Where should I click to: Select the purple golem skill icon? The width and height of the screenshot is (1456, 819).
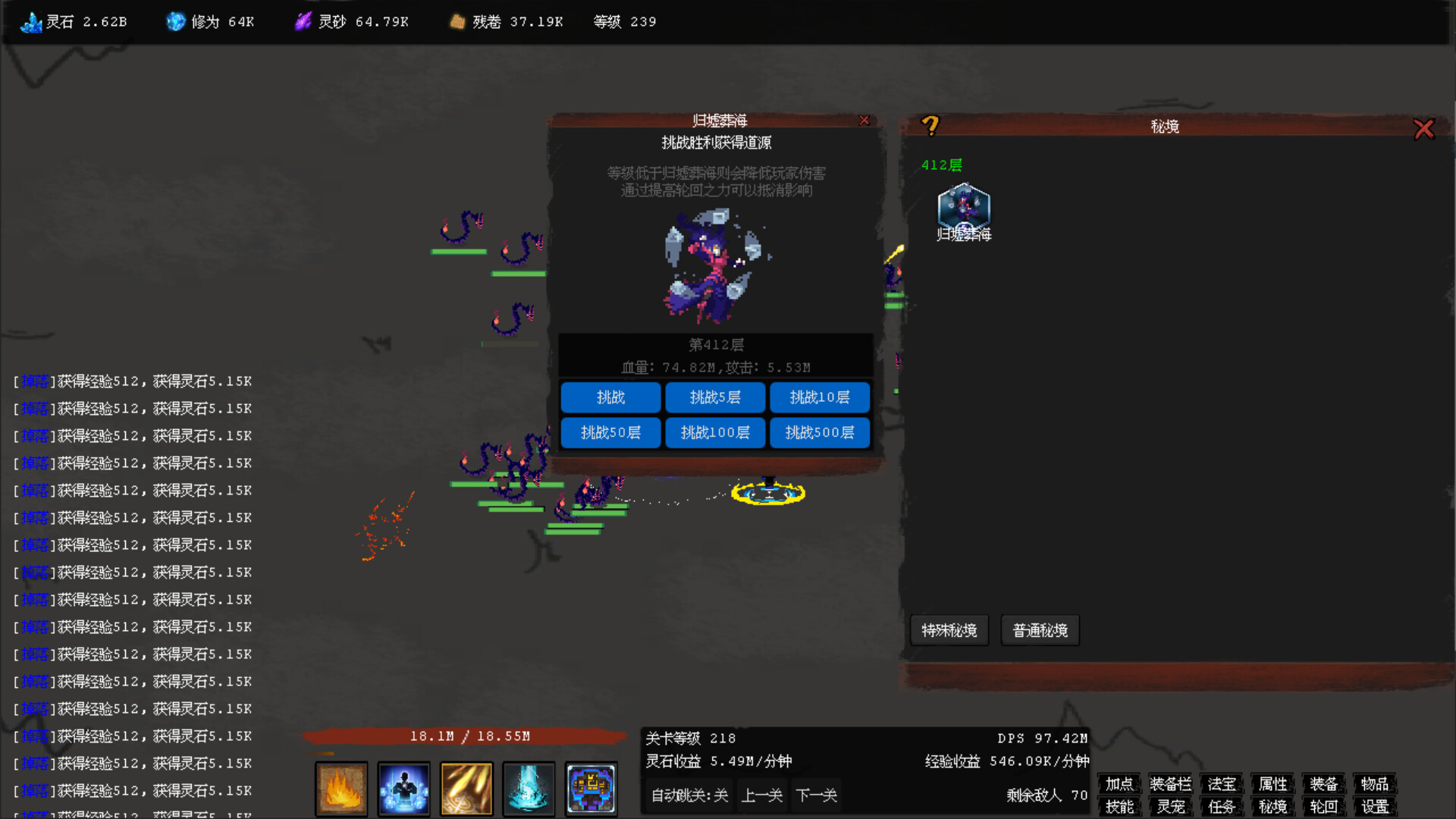[x=591, y=789]
